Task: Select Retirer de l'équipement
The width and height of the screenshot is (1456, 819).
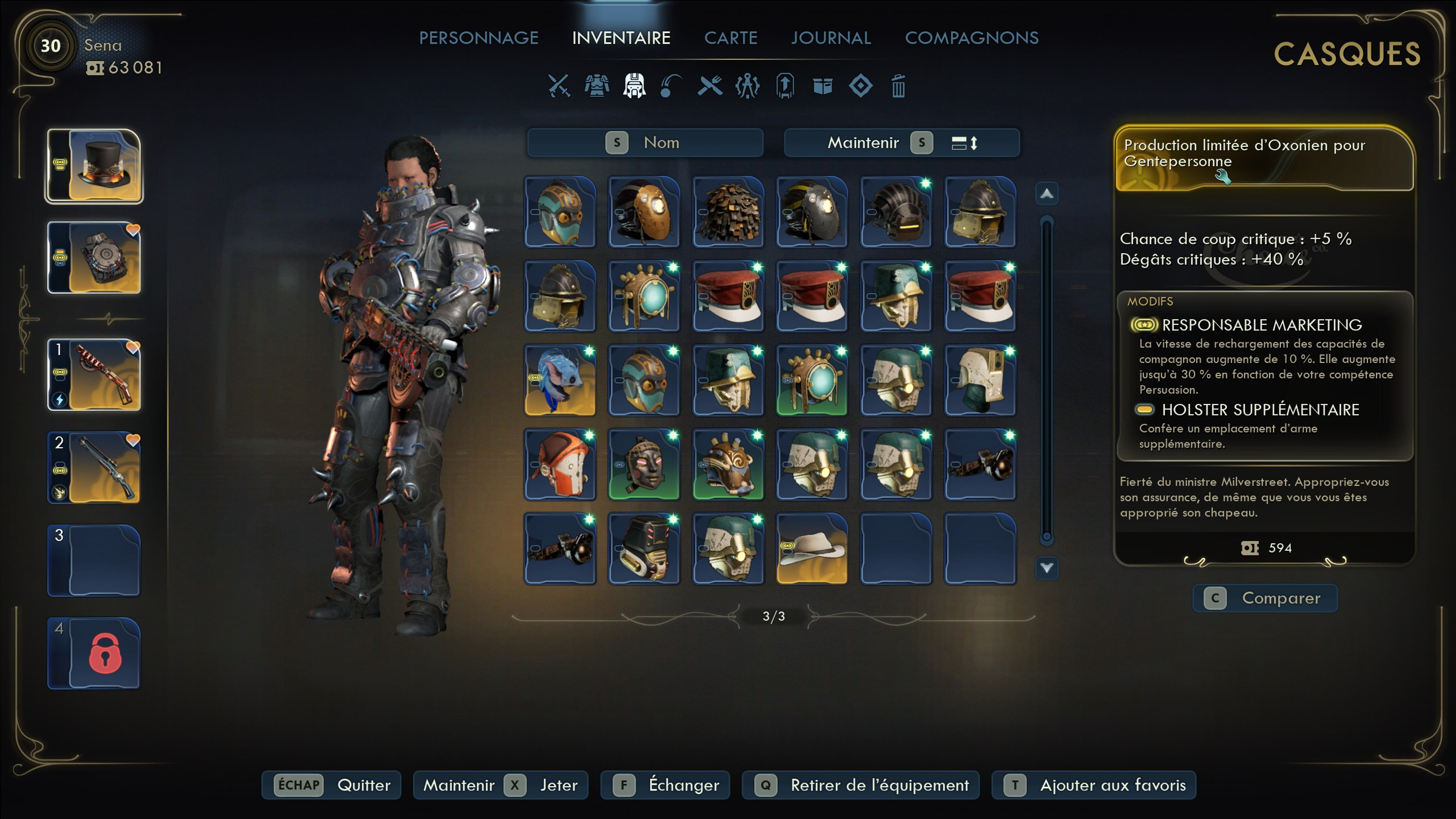Action: 860,785
